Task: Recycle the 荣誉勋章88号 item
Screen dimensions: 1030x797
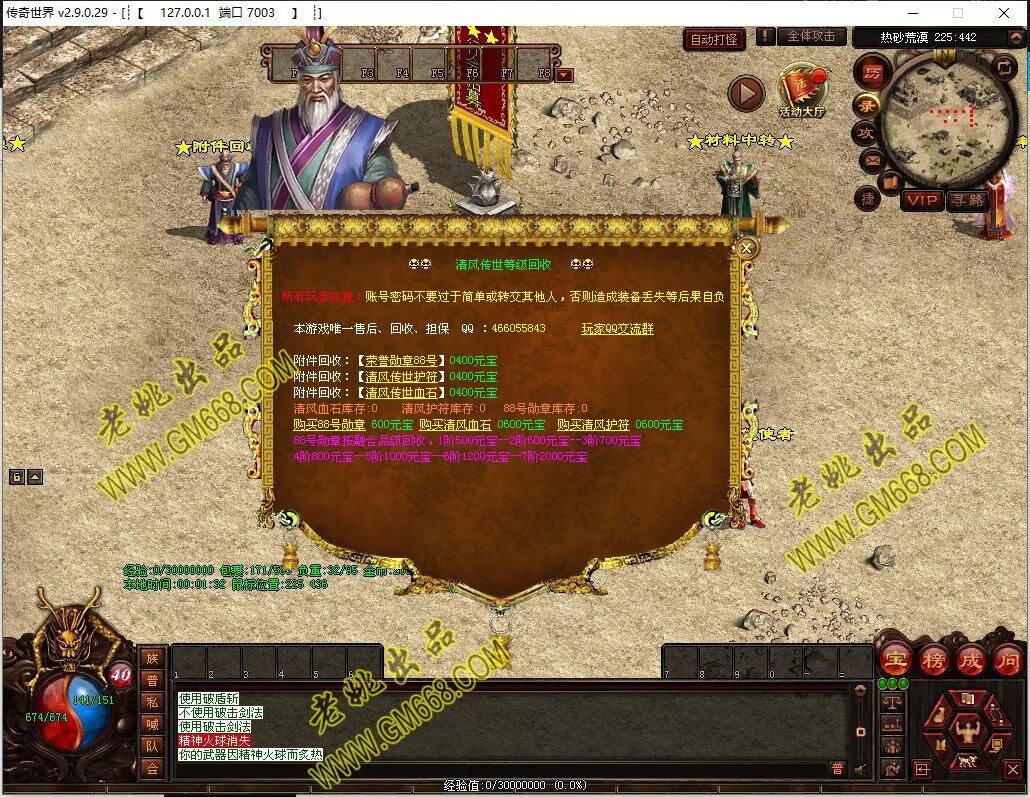Action: tap(400, 361)
